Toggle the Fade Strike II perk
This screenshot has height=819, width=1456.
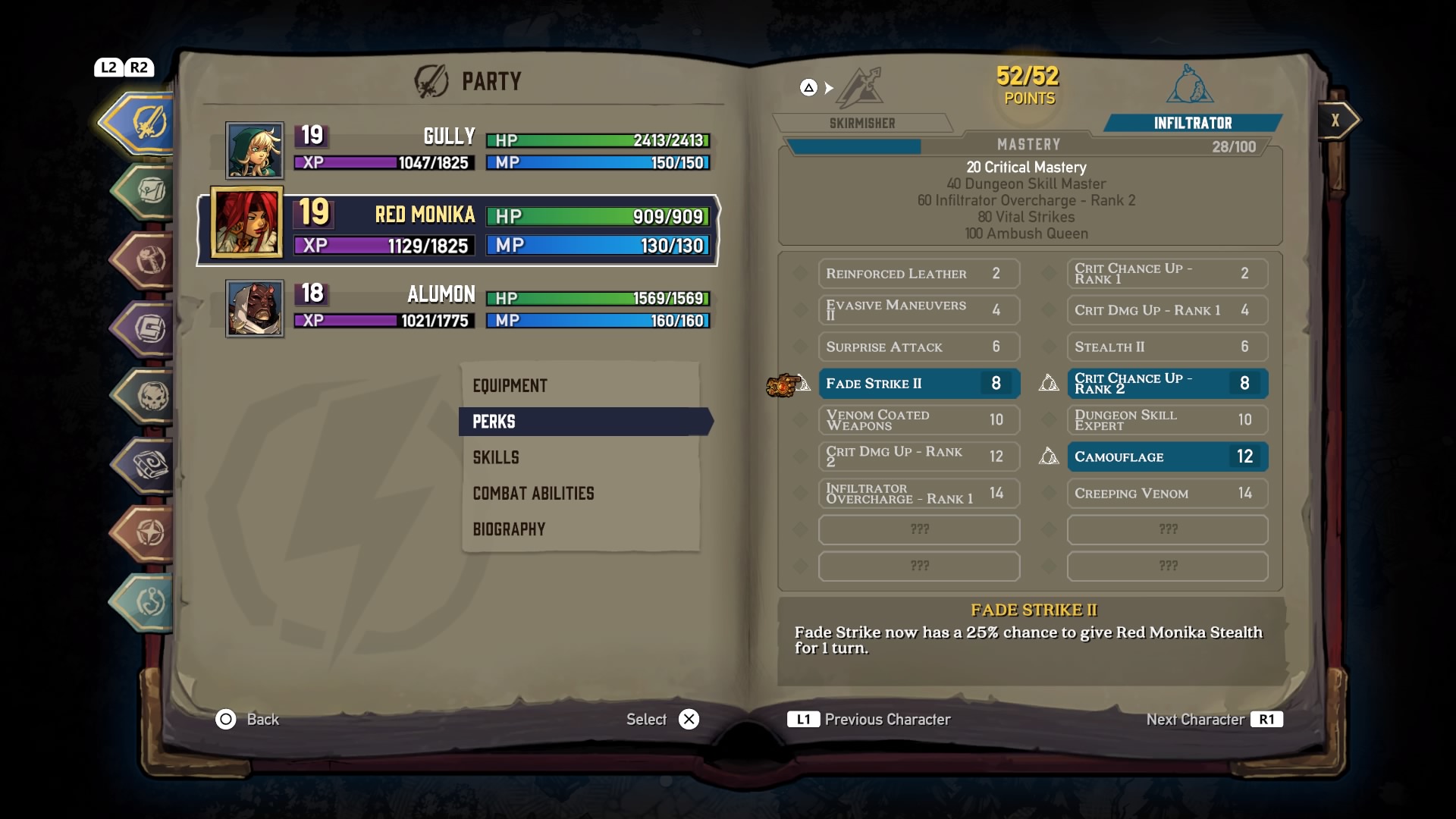[x=918, y=384]
